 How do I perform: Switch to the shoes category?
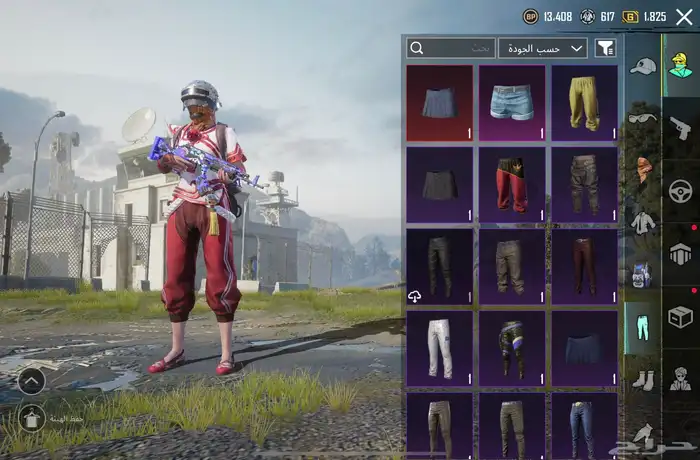(643, 380)
